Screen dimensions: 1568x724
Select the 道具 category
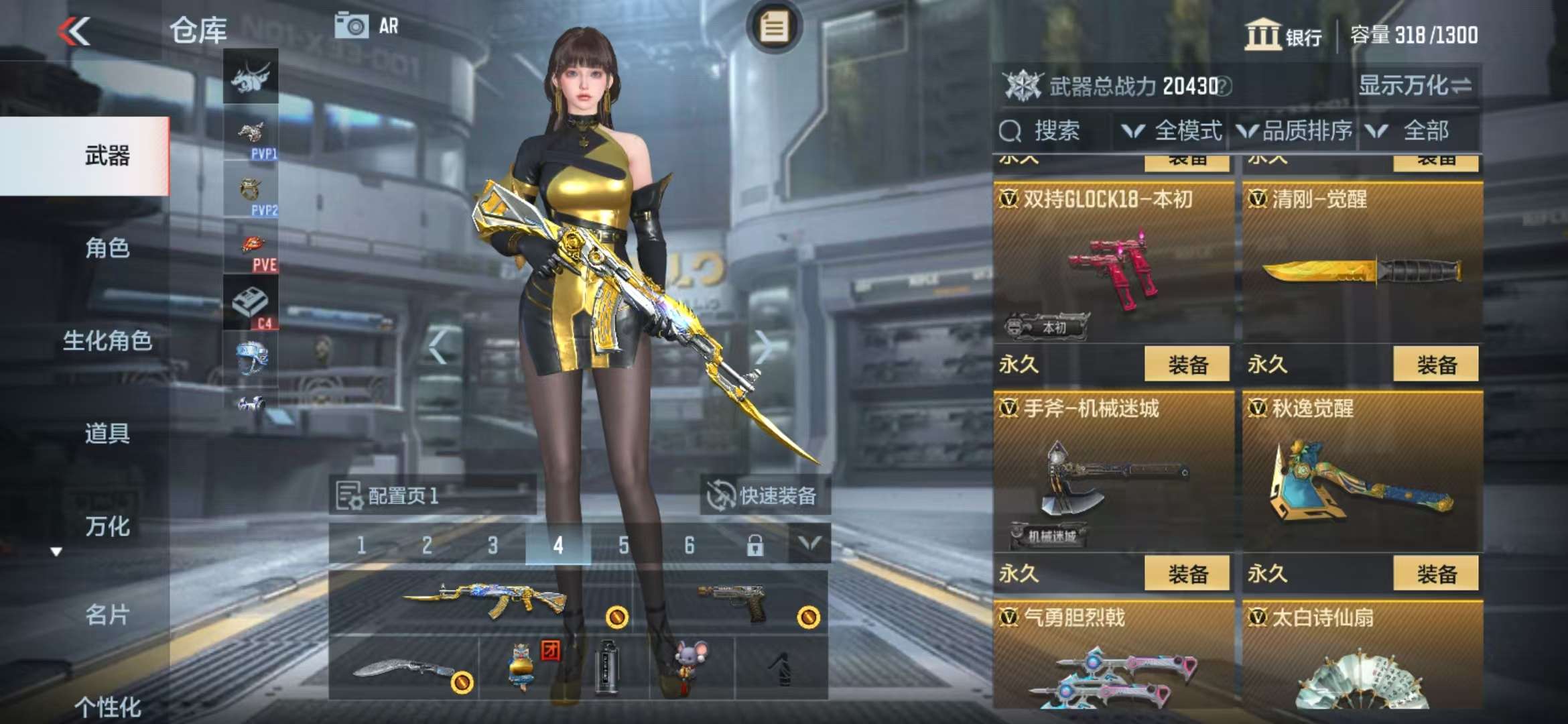(107, 433)
